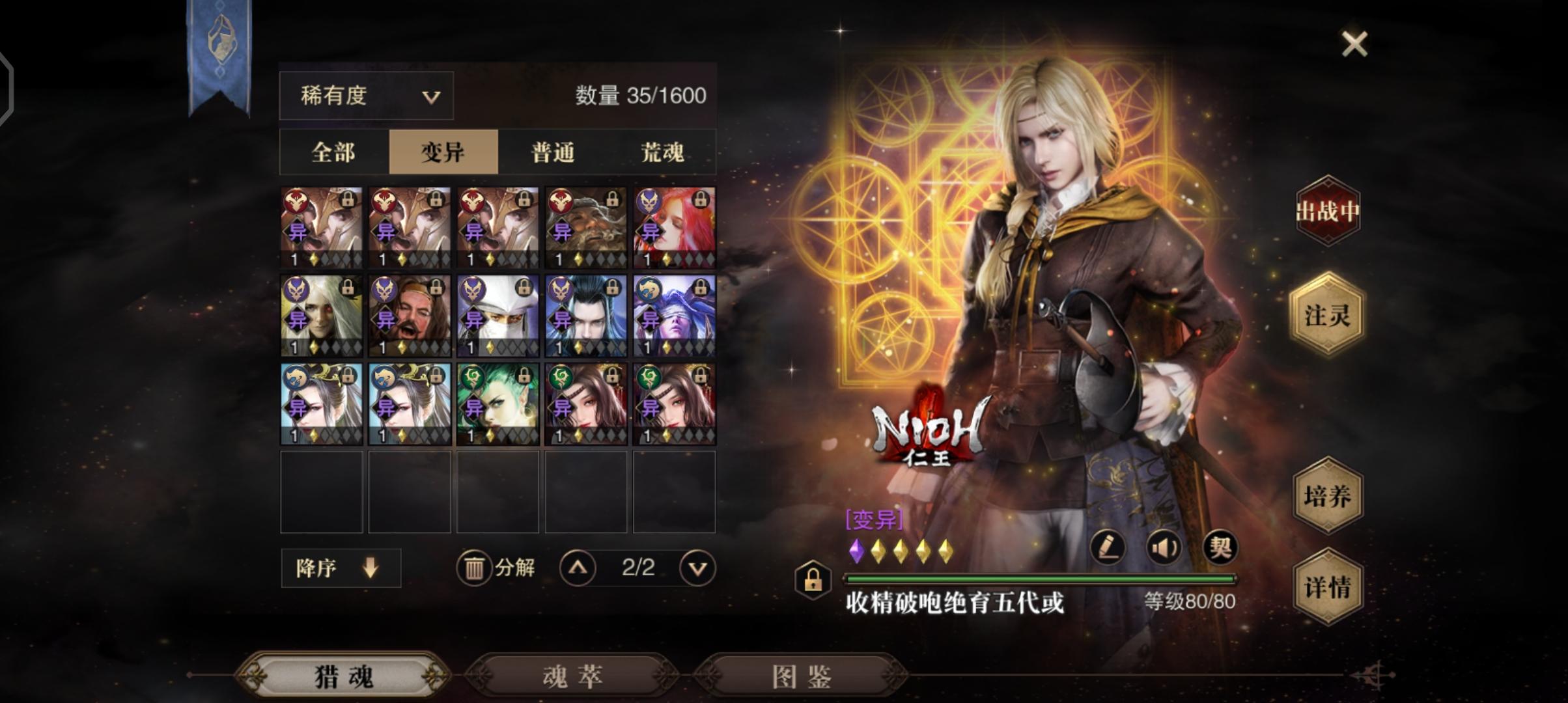The height and width of the screenshot is (703, 1568).
Task: Open the 稀有度 sort dropdown
Action: 366,96
